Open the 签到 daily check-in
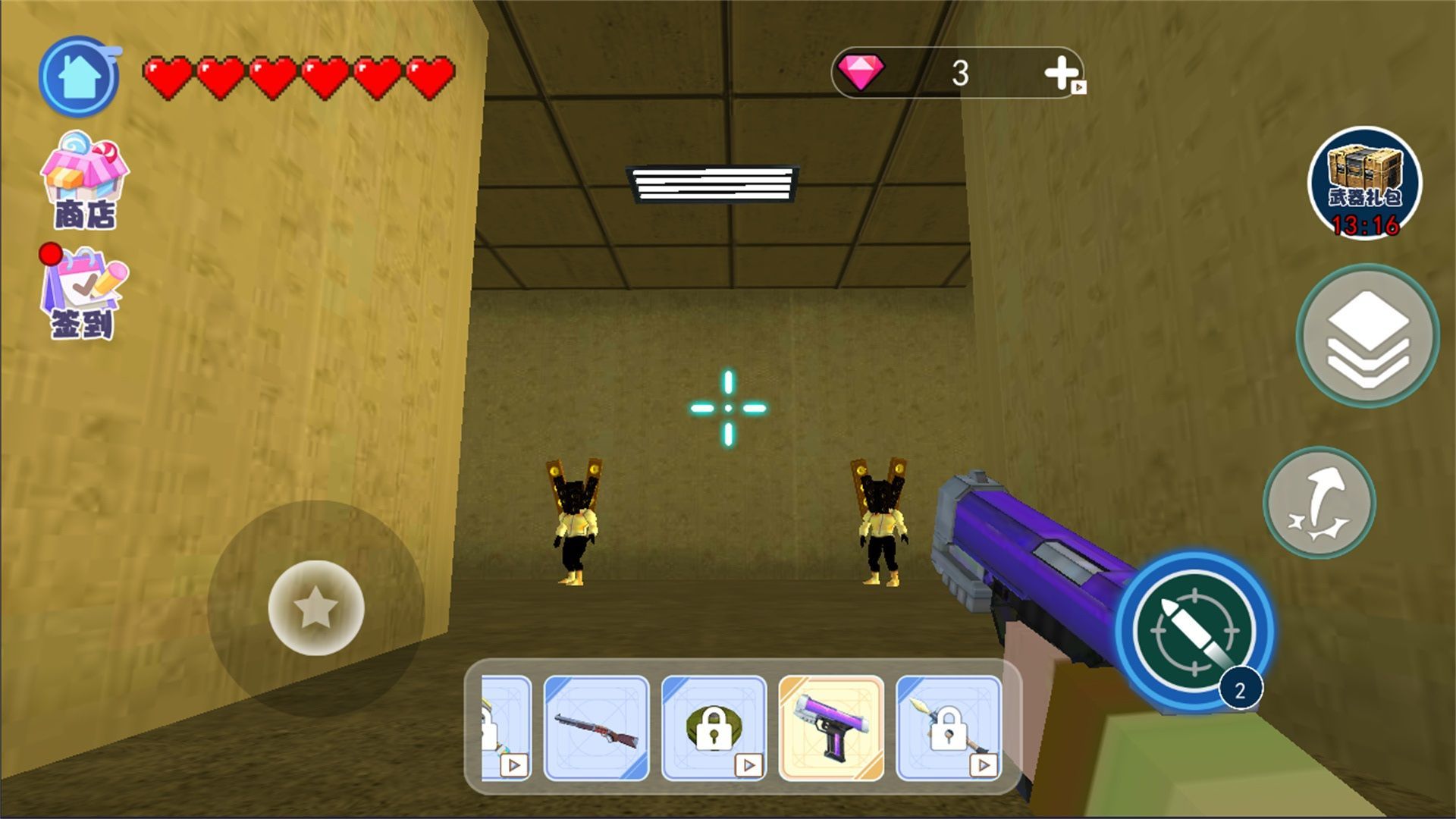 pyautogui.click(x=83, y=293)
